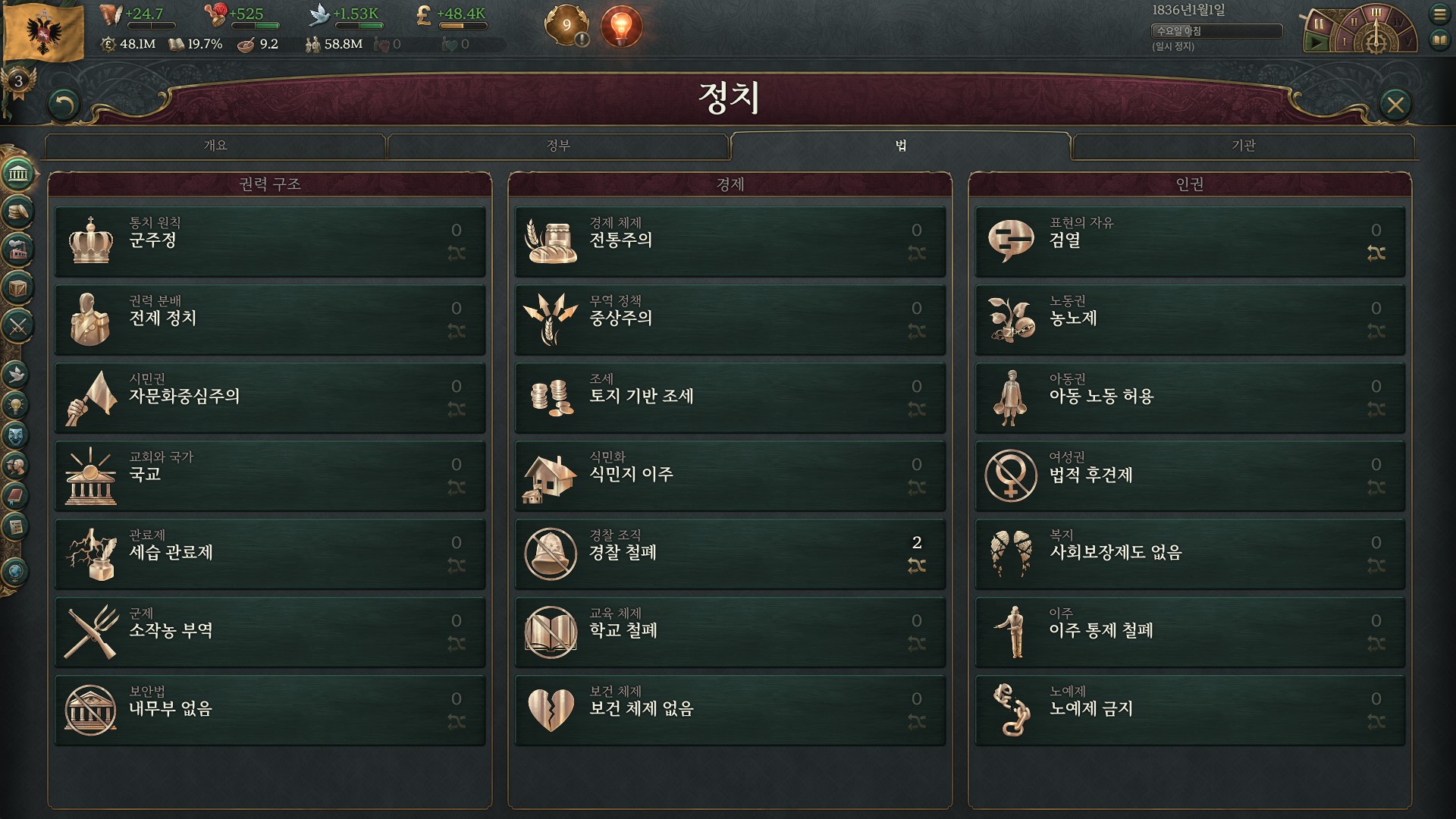Click the lightbulb research notification icon
The image size is (1456, 819).
coord(621,26)
